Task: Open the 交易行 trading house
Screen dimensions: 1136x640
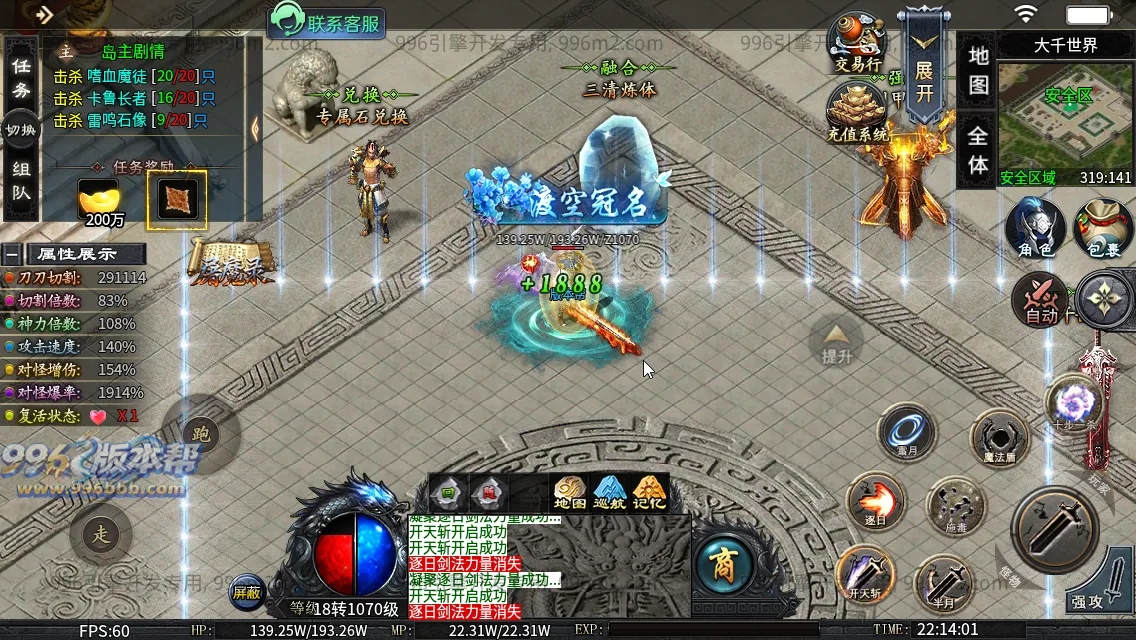Action: click(x=857, y=43)
